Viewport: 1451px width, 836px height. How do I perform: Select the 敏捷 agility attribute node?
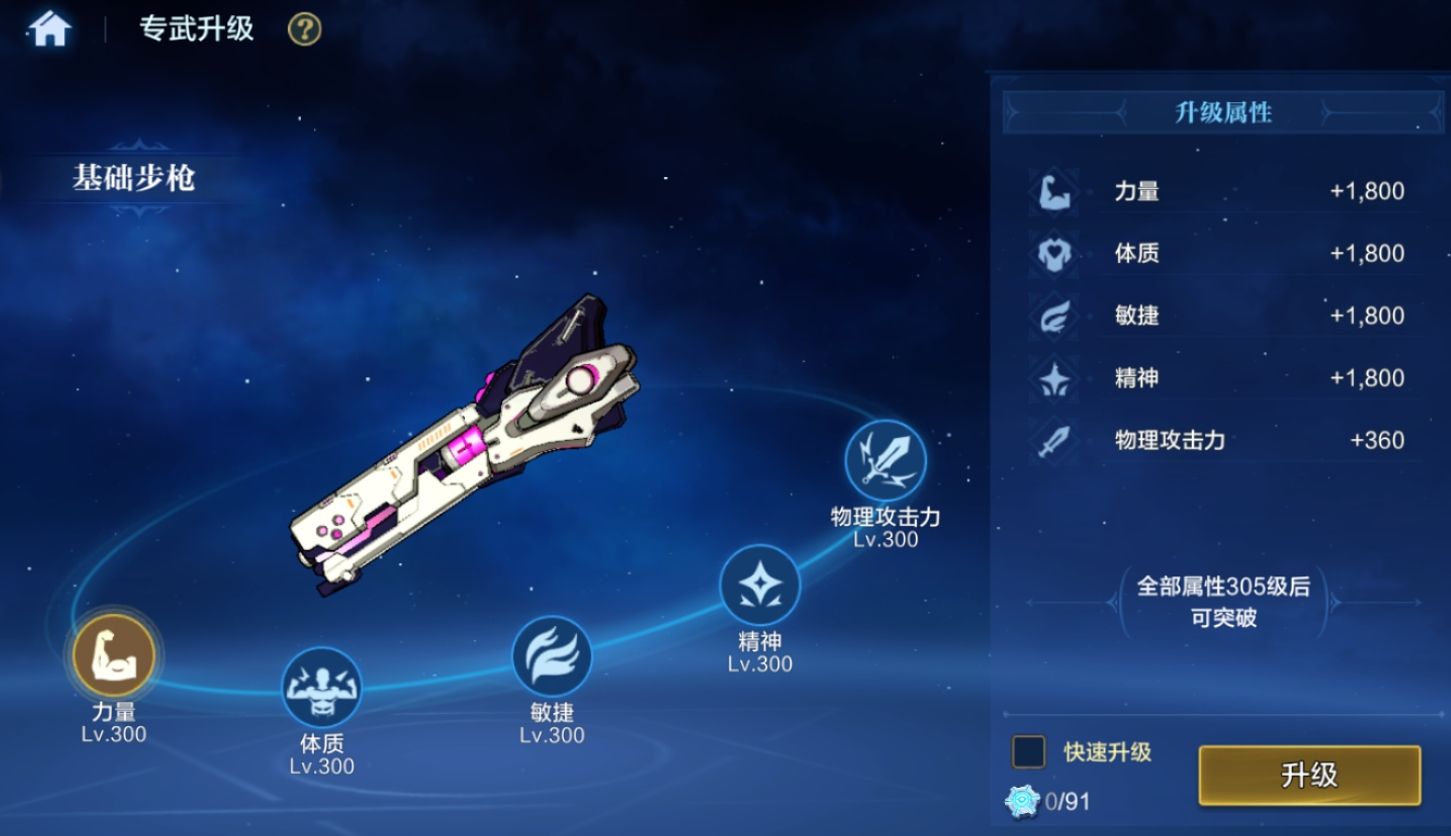(x=551, y=656)
